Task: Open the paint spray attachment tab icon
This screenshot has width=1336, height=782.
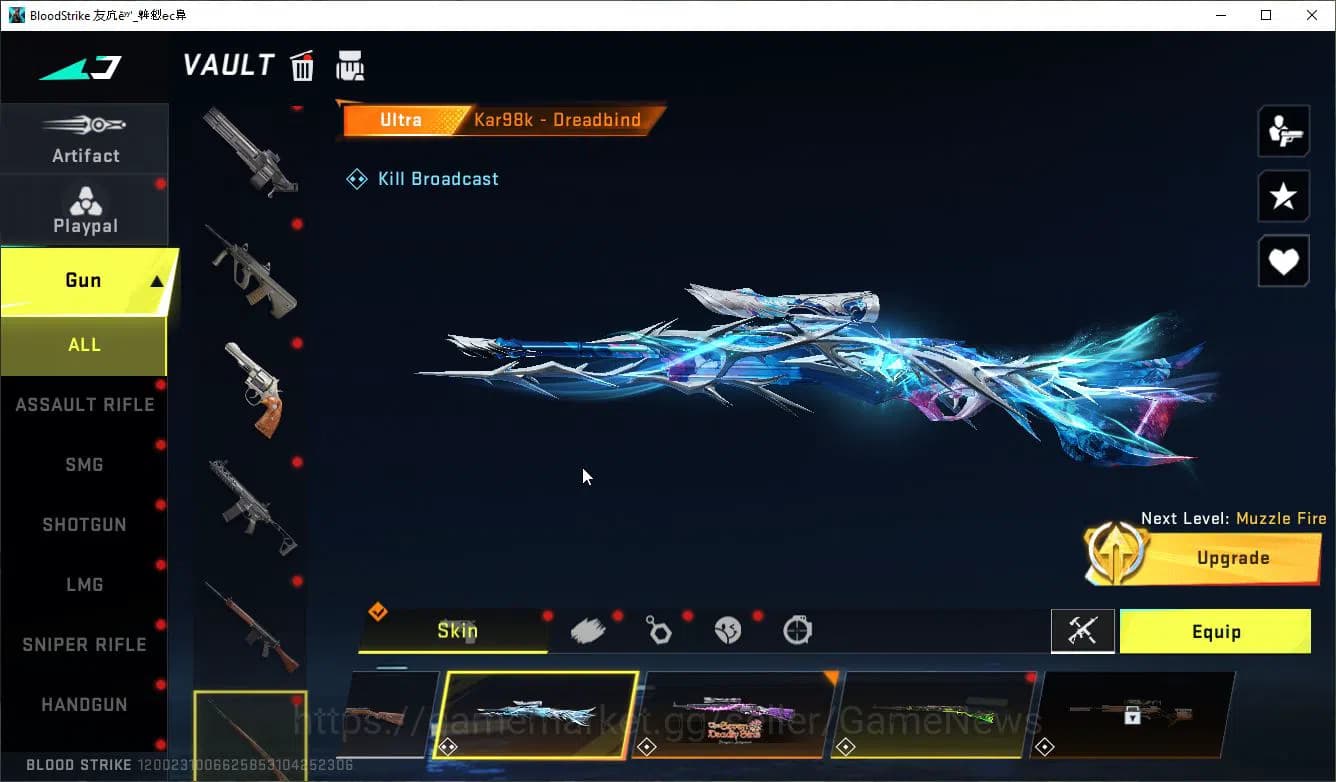Action: pos(589,629)
